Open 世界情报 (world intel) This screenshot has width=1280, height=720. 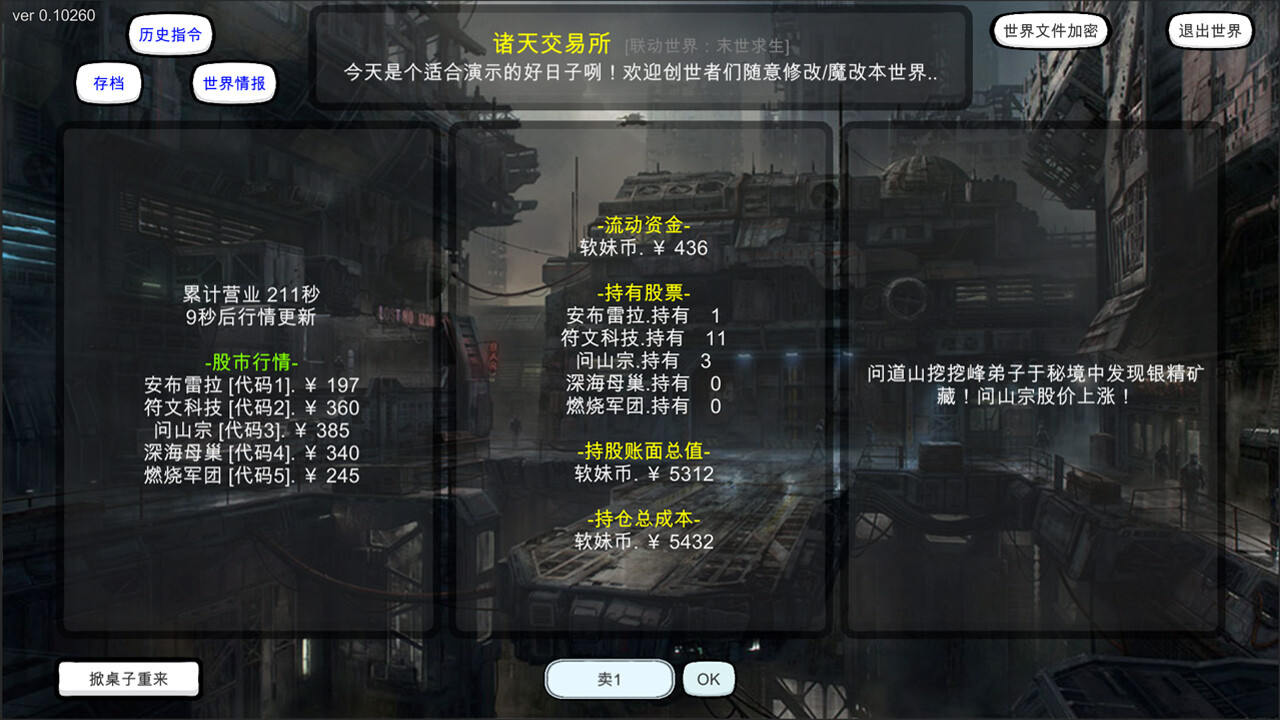233,84
